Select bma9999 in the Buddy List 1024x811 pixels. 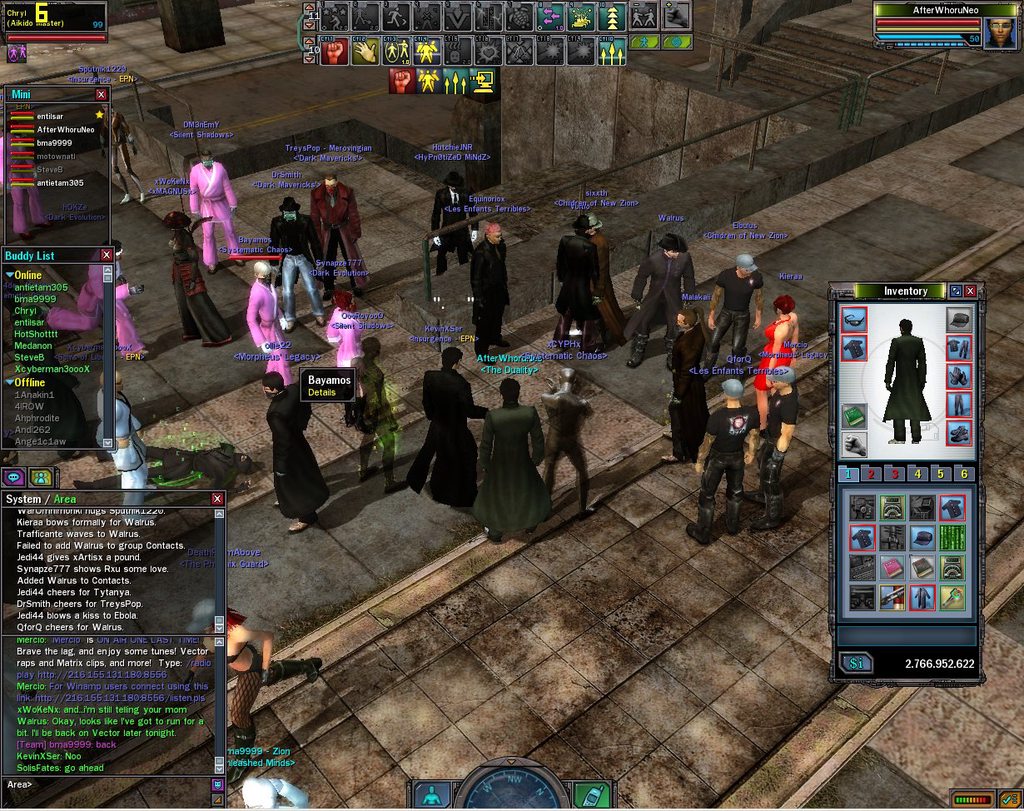pos(35,299)
